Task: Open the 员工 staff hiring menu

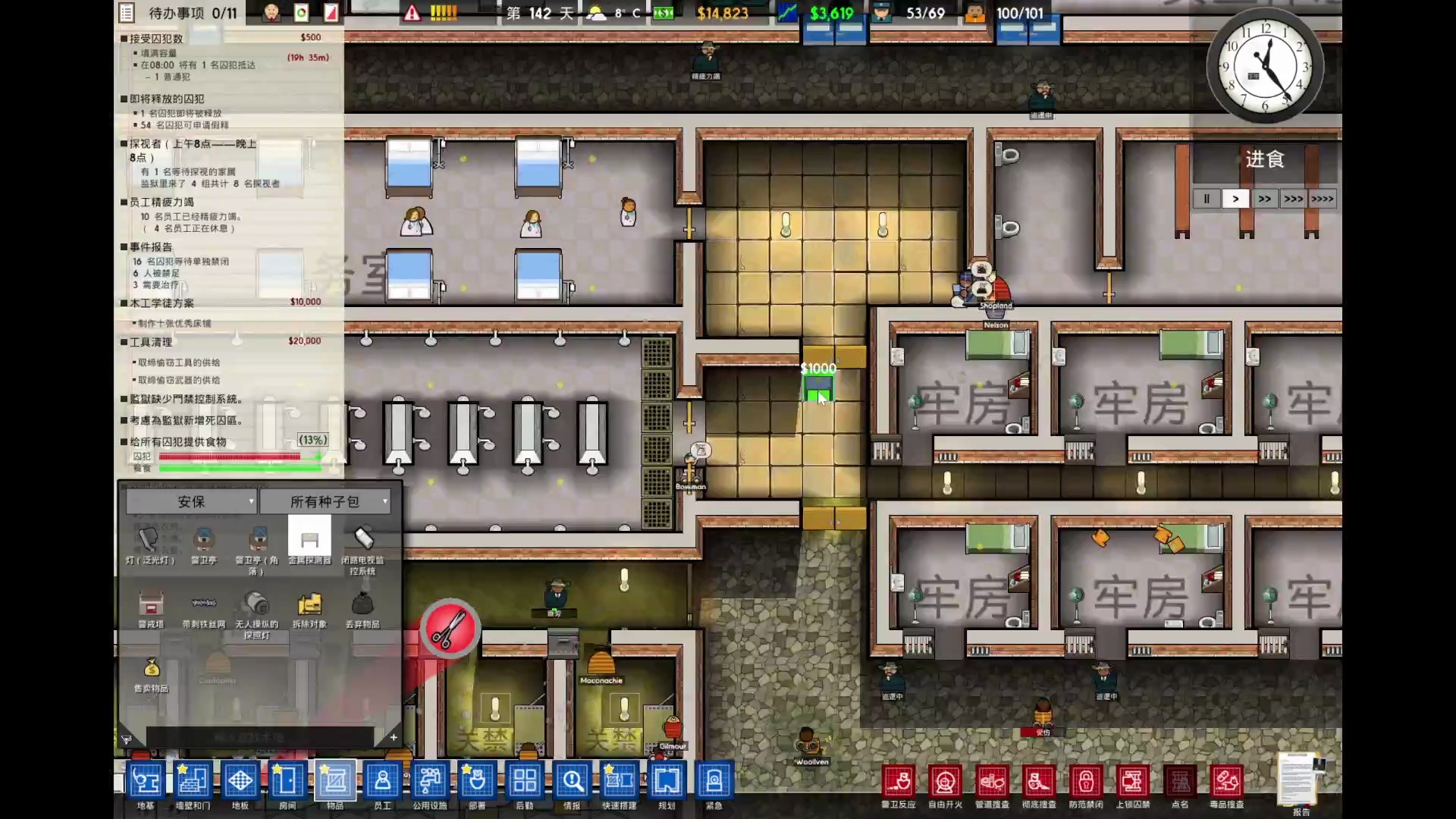Action: tap(382, 781)
